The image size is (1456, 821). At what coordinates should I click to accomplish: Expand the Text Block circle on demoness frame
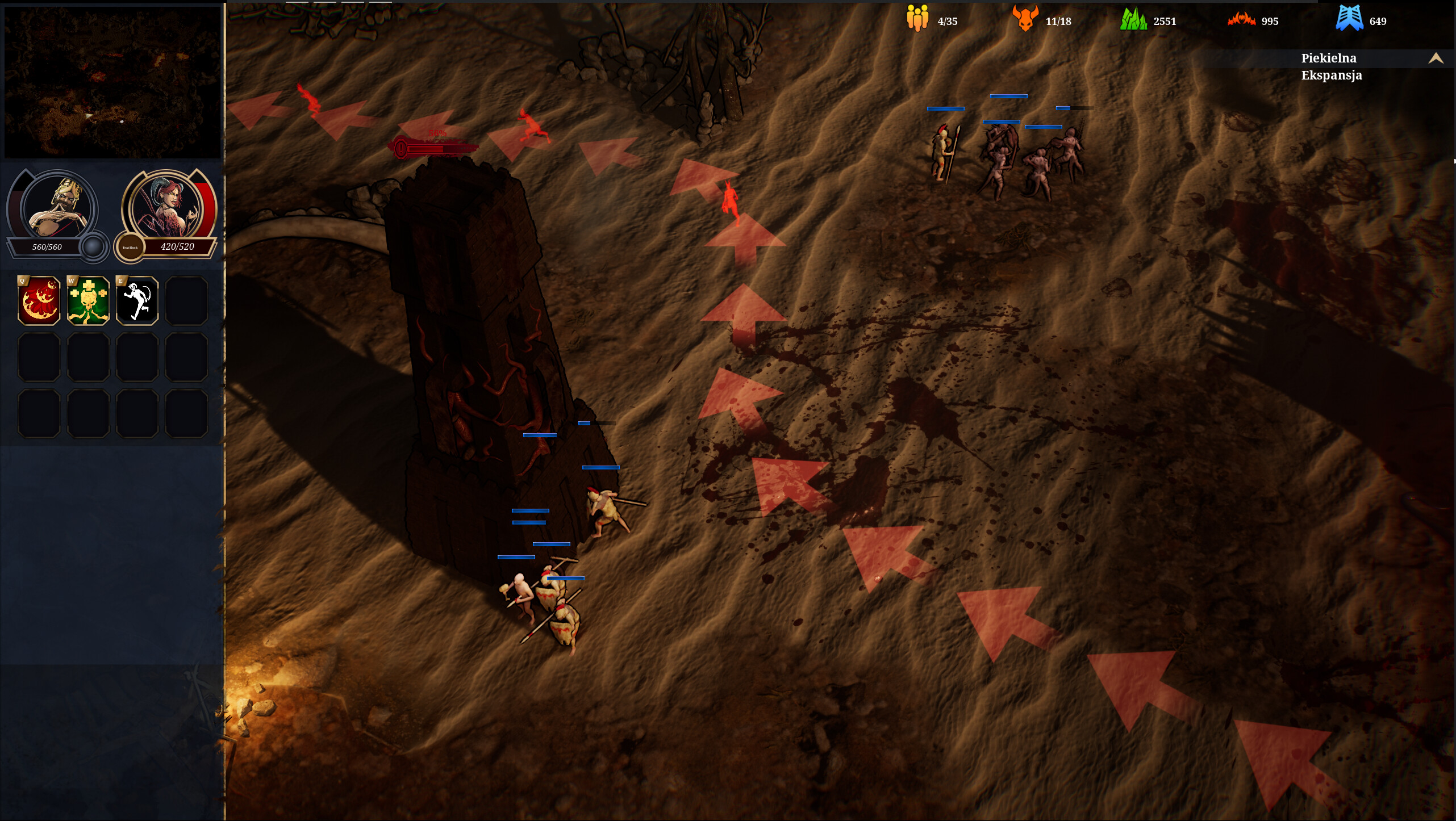click(x=130, y=248)
